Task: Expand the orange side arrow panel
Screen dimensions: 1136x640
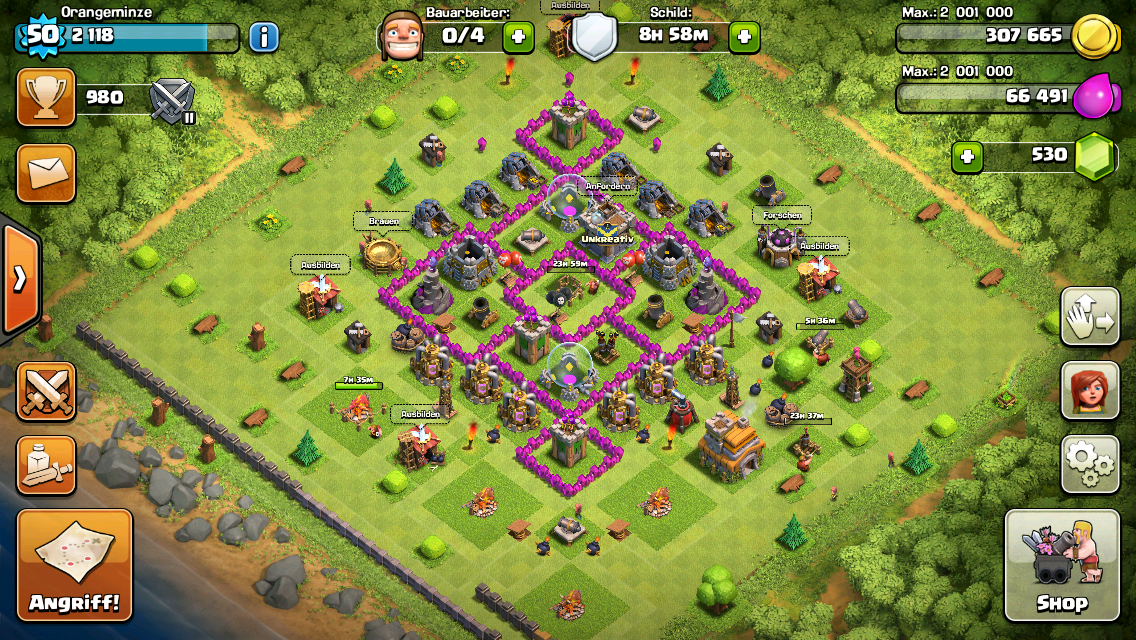Action: point(19,278)
